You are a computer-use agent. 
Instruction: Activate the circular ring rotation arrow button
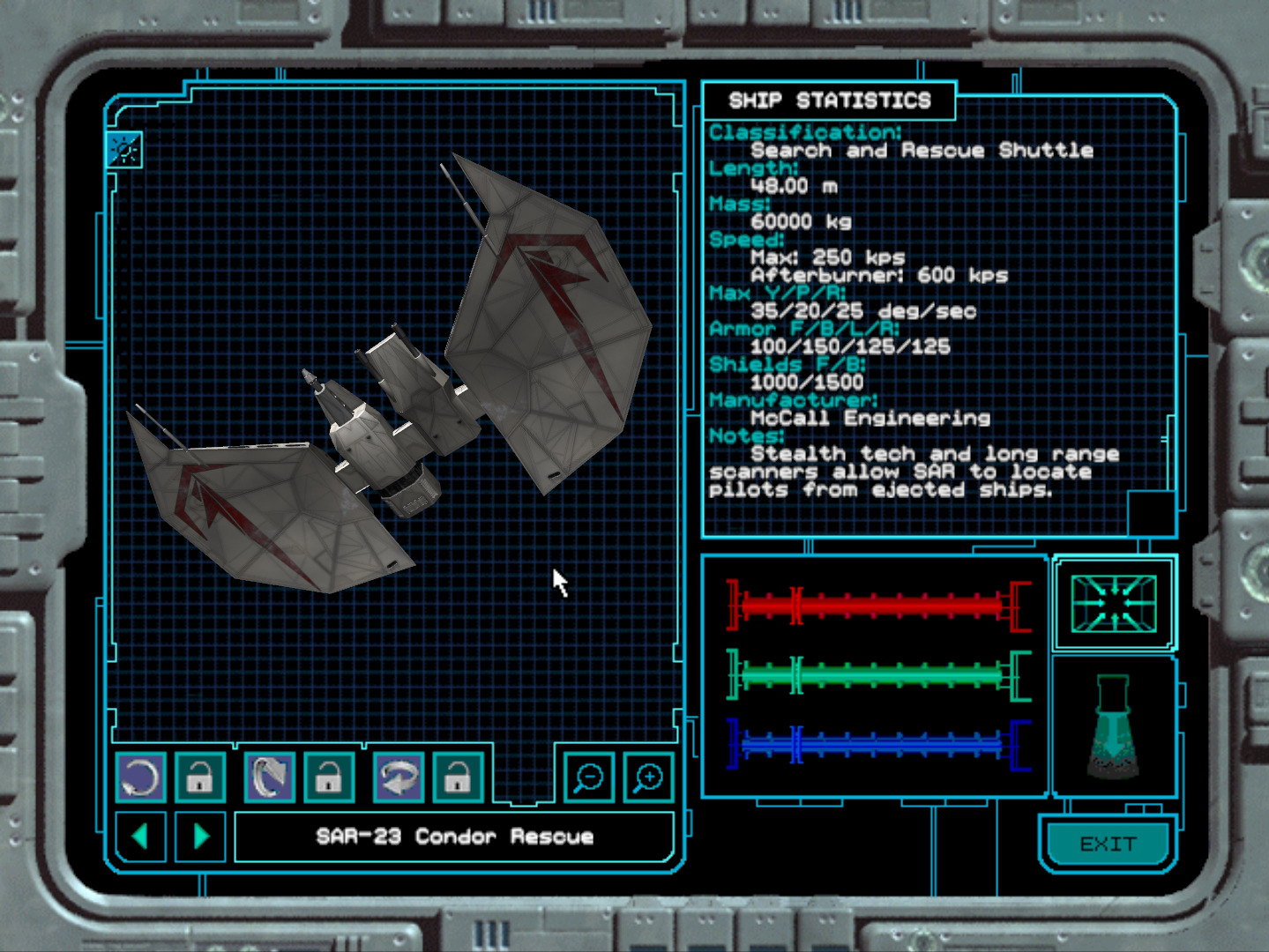tap(140, 777)
